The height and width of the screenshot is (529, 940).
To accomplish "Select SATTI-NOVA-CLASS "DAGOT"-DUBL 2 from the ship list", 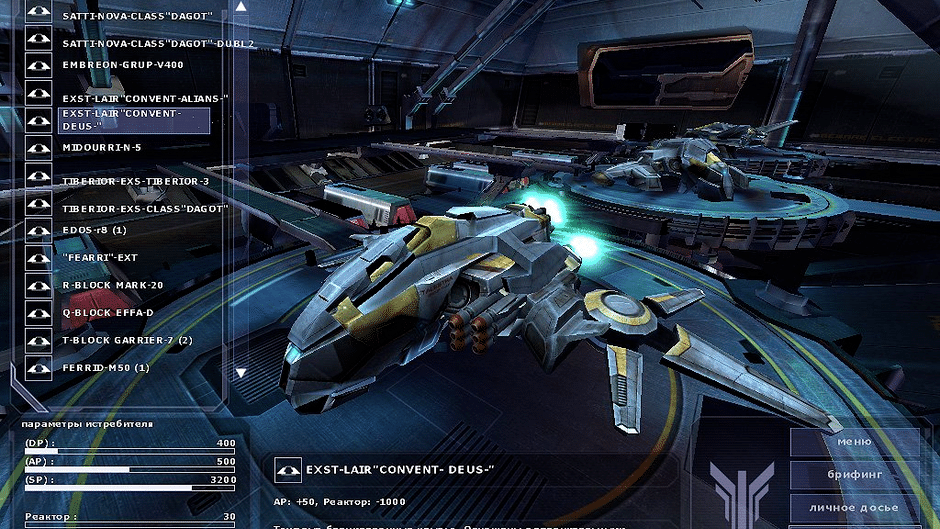I will pyautogui.click(x=157, y=44).
